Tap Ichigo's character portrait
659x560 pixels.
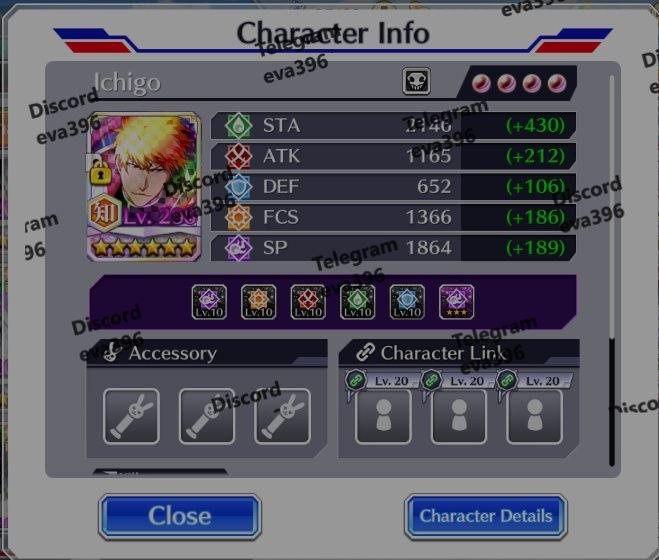click(x=143, y=186)
